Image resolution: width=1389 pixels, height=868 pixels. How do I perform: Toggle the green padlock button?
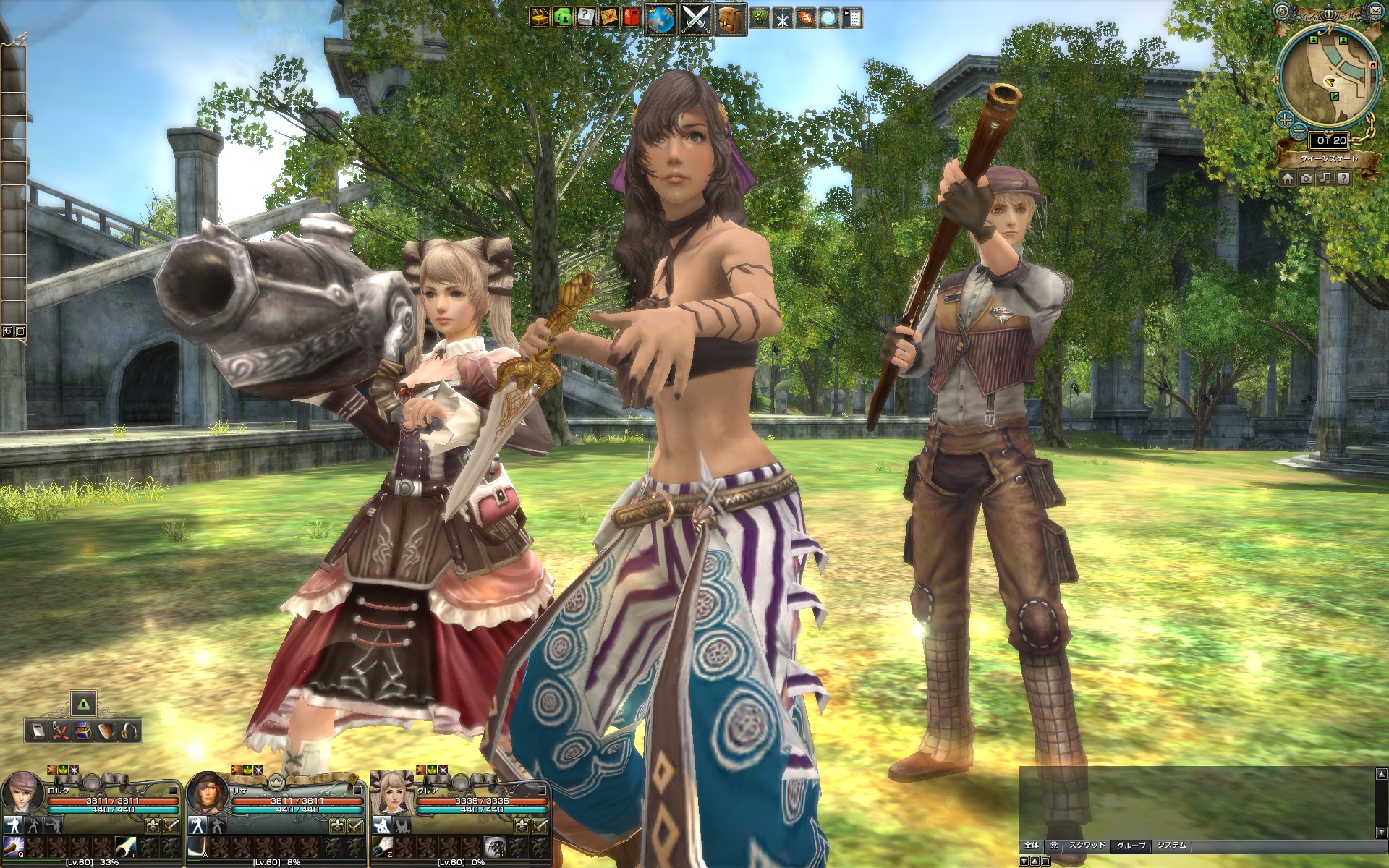(x=83, y=703)
